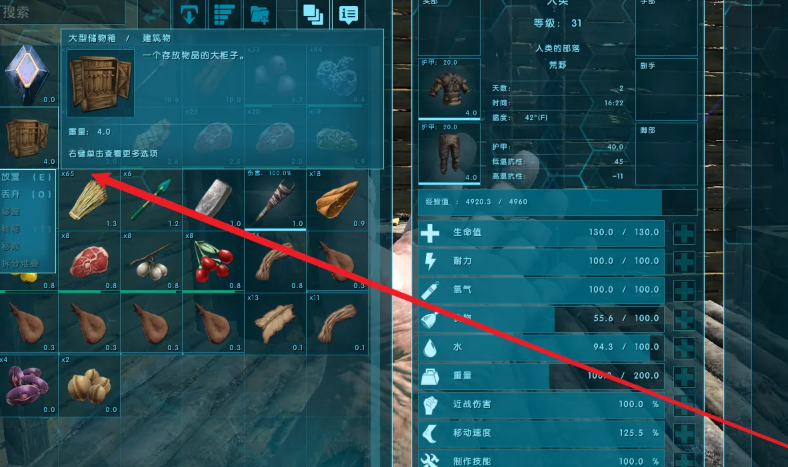Click the transfer-all arrows button
The image size is (788, 467).
pos(154,14)
